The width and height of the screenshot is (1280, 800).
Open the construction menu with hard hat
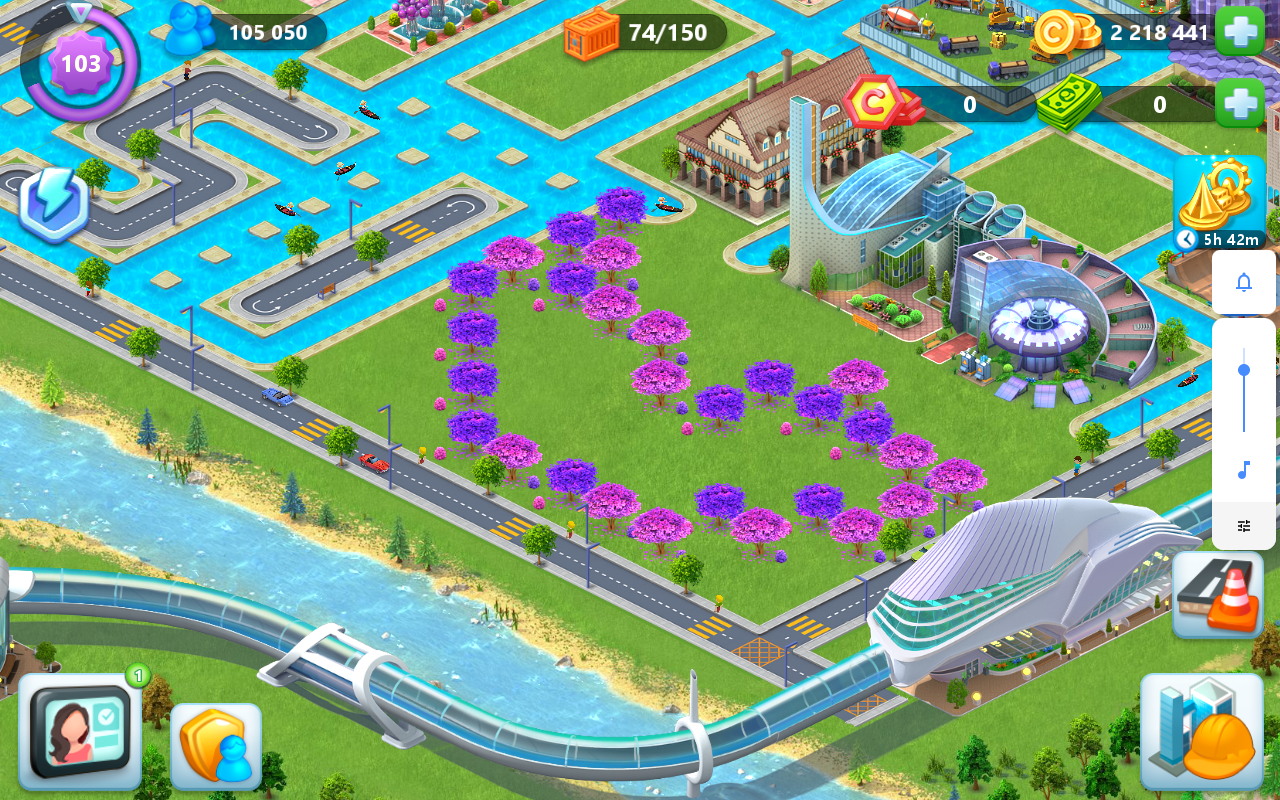click(x=1201, y=732)
